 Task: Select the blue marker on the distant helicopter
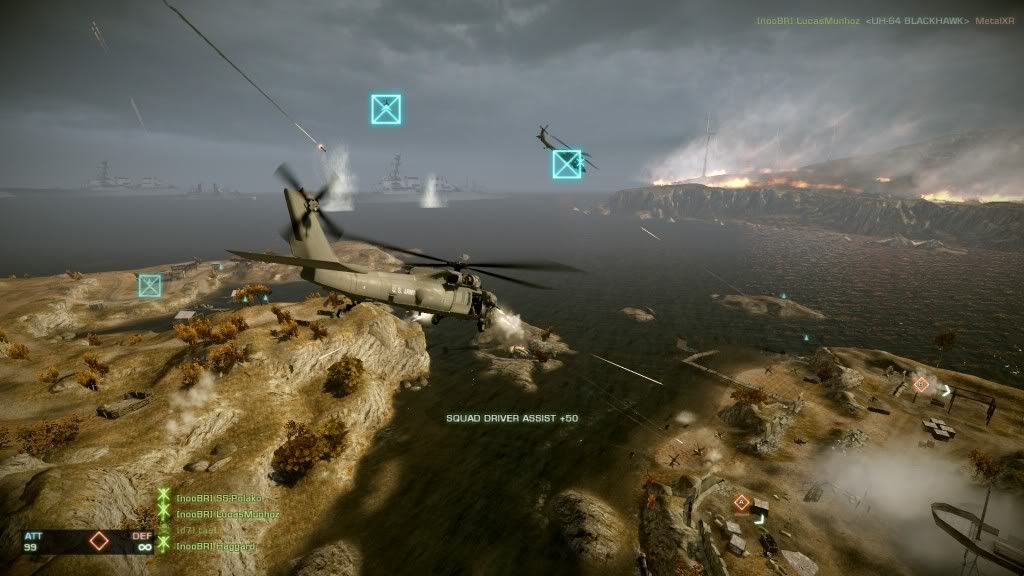tap(567, 164)
